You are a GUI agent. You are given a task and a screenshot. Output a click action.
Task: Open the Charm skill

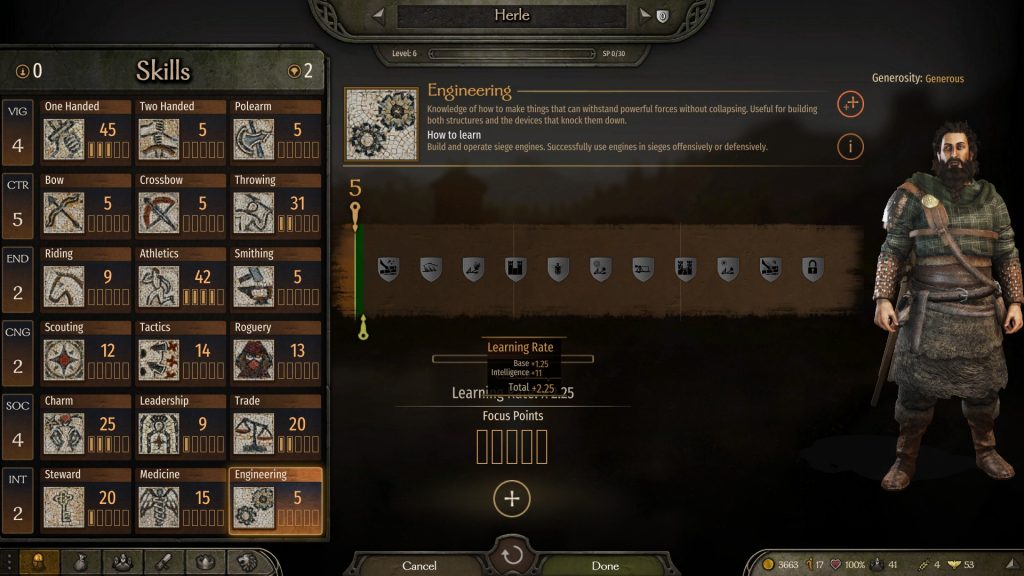(86, 427)
